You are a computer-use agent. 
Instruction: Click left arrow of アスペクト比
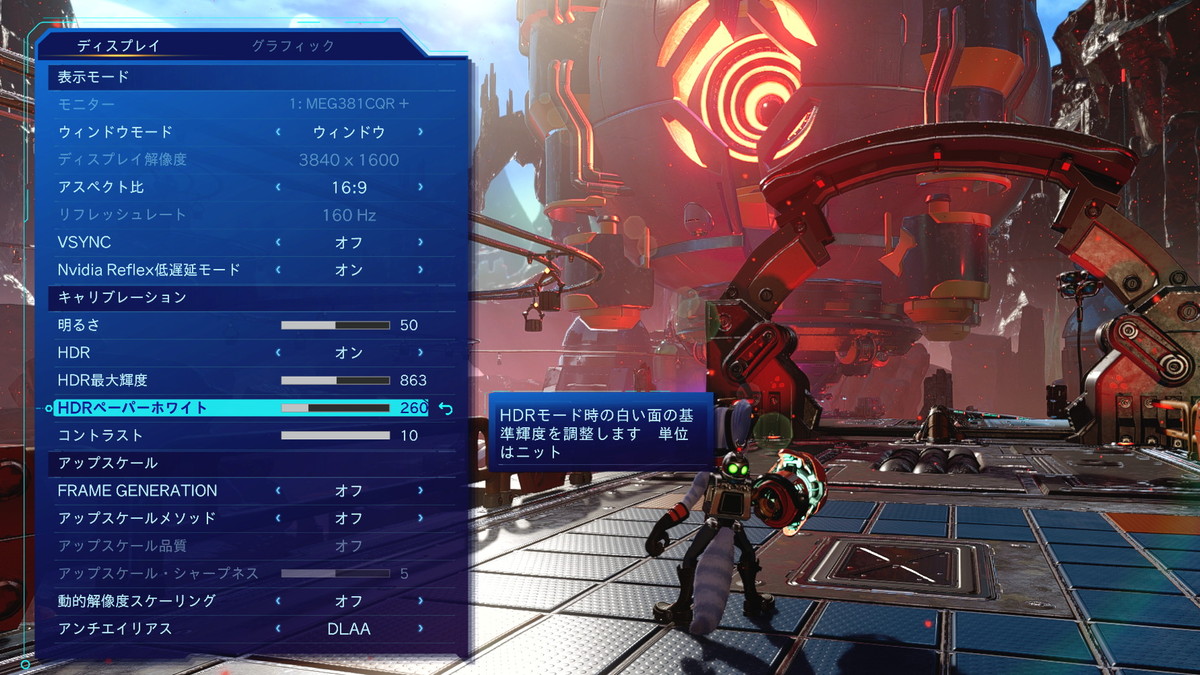pos(278,187)
